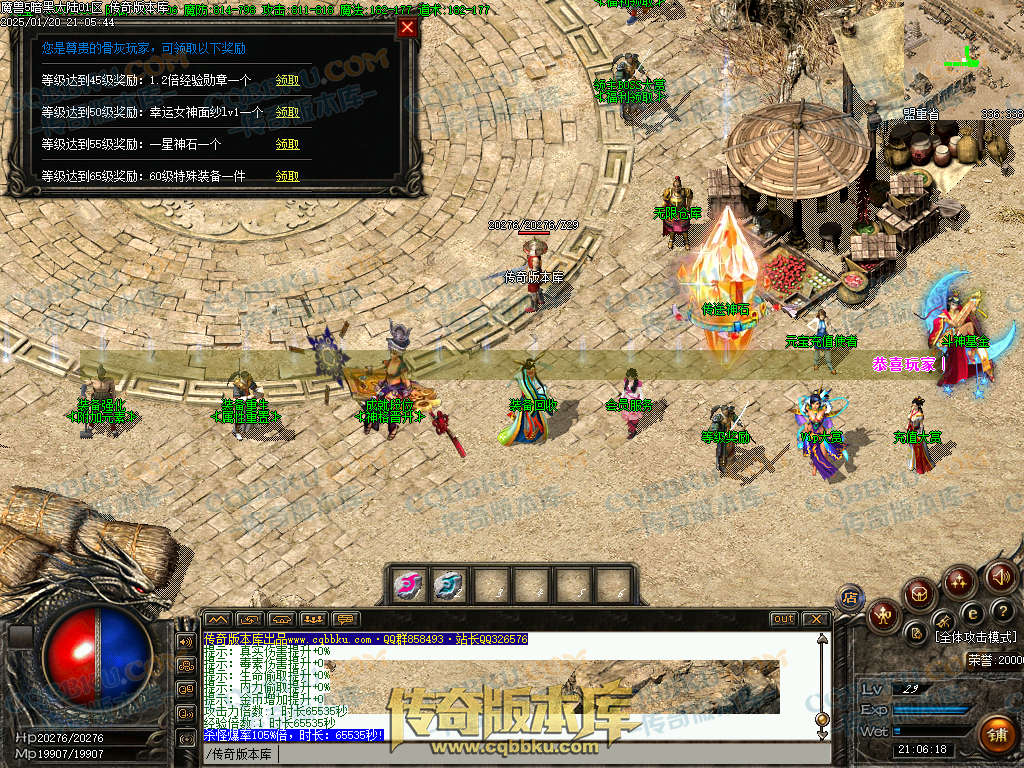The width and height of the screenshot is (1024, 768).
Task: Select the blue swirl skill in hotbar
Action: [449, 585]
